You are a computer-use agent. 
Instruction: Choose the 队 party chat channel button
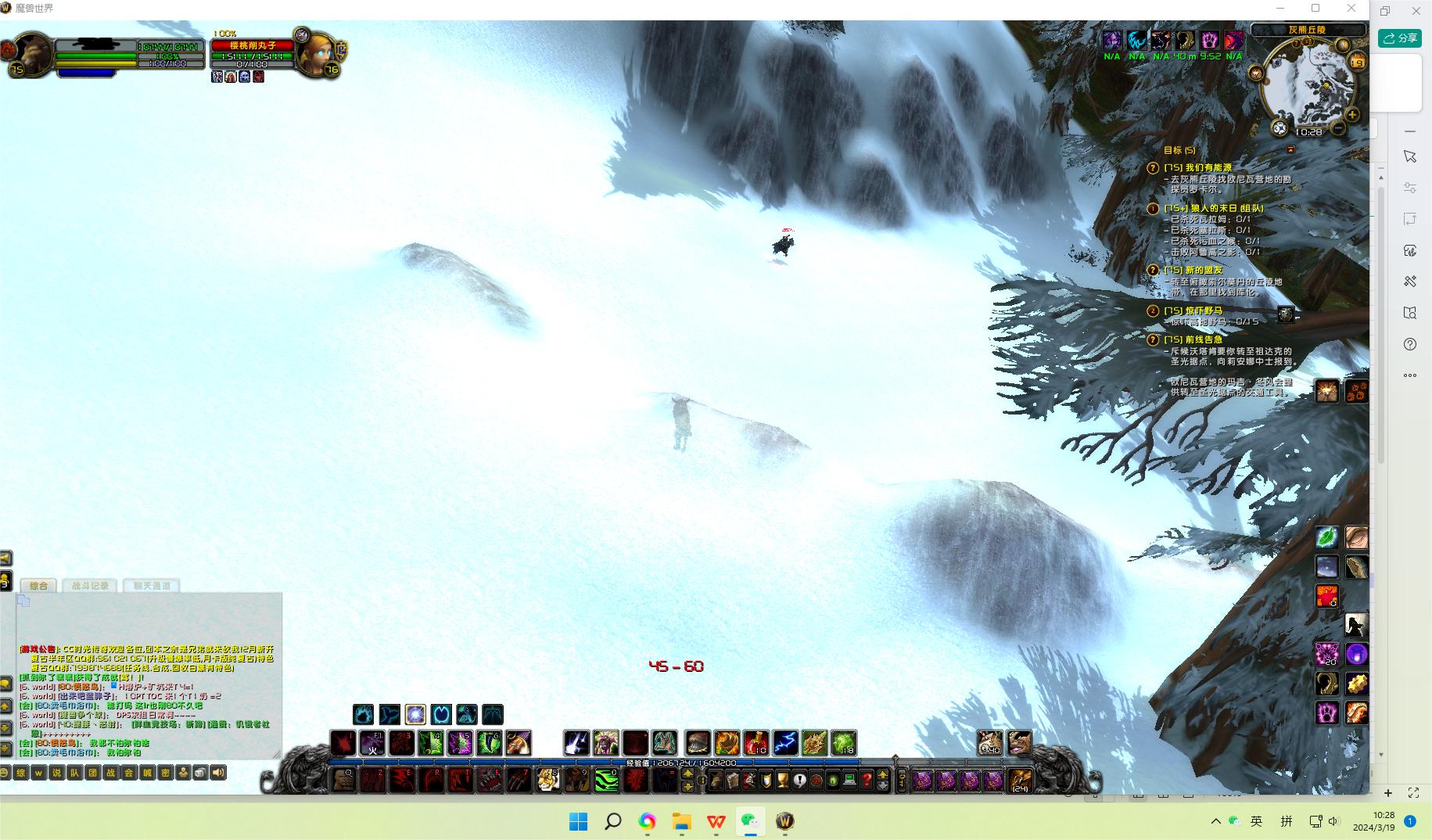coord(74,773)
